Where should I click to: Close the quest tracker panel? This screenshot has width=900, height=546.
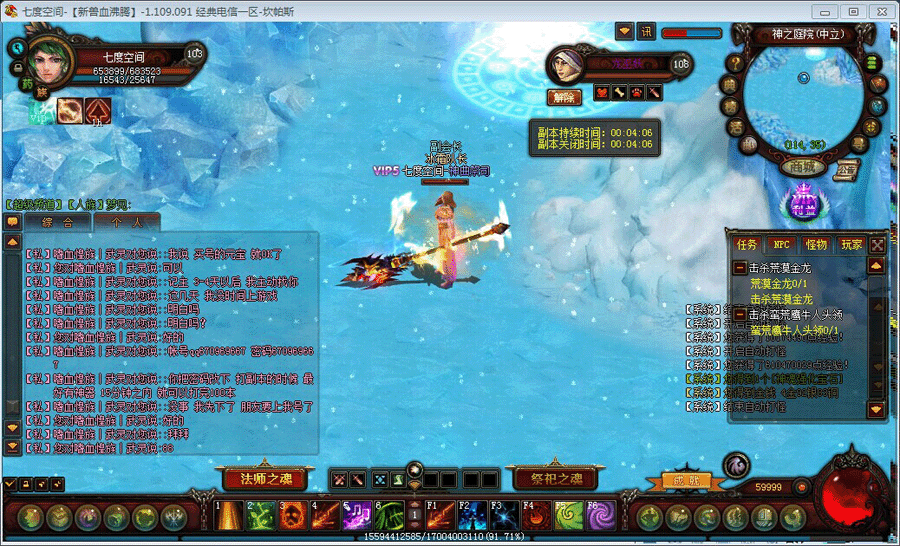(x=877, y=244)
